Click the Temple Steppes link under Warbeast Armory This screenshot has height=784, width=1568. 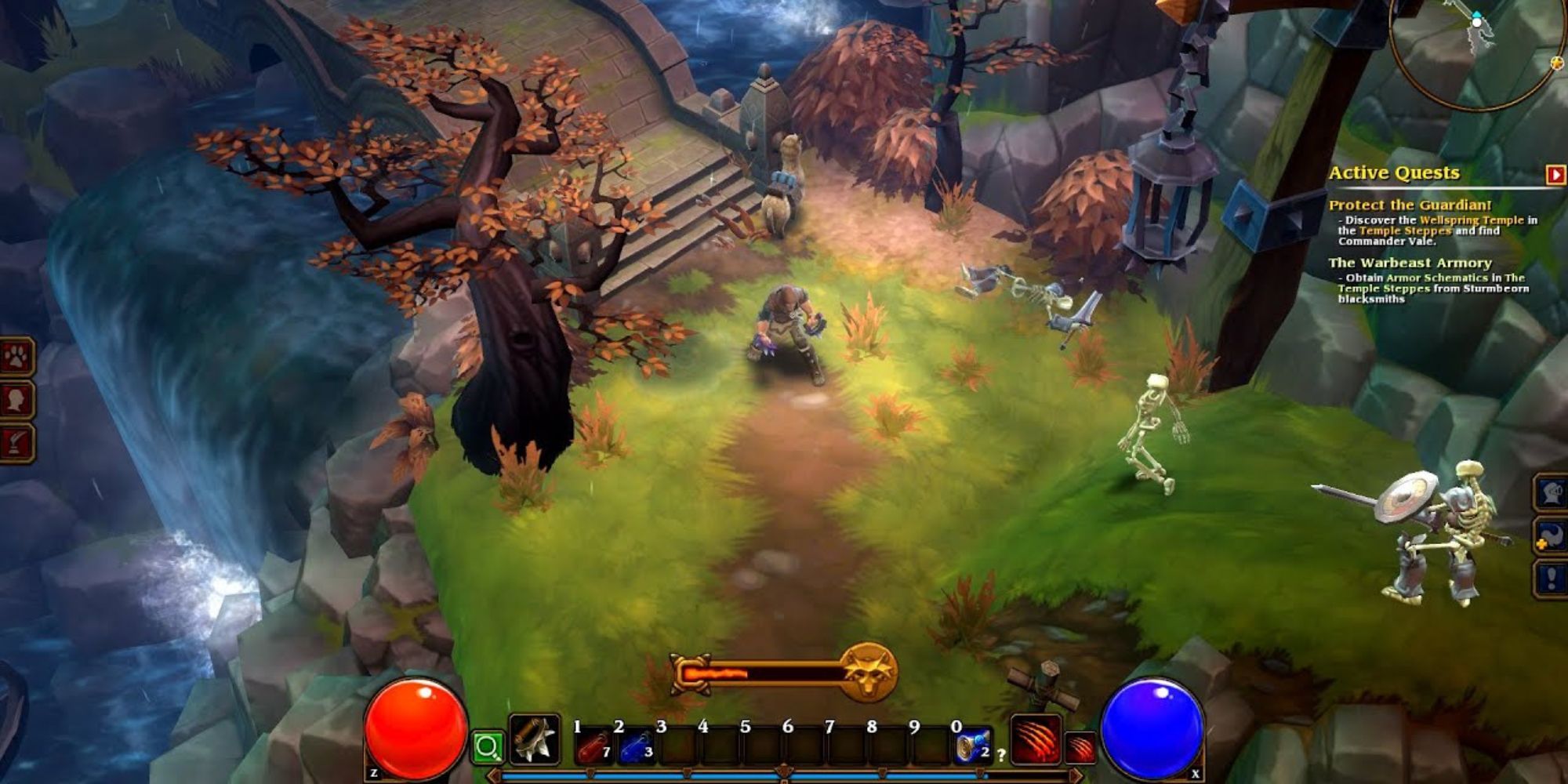pos(1382,289)
